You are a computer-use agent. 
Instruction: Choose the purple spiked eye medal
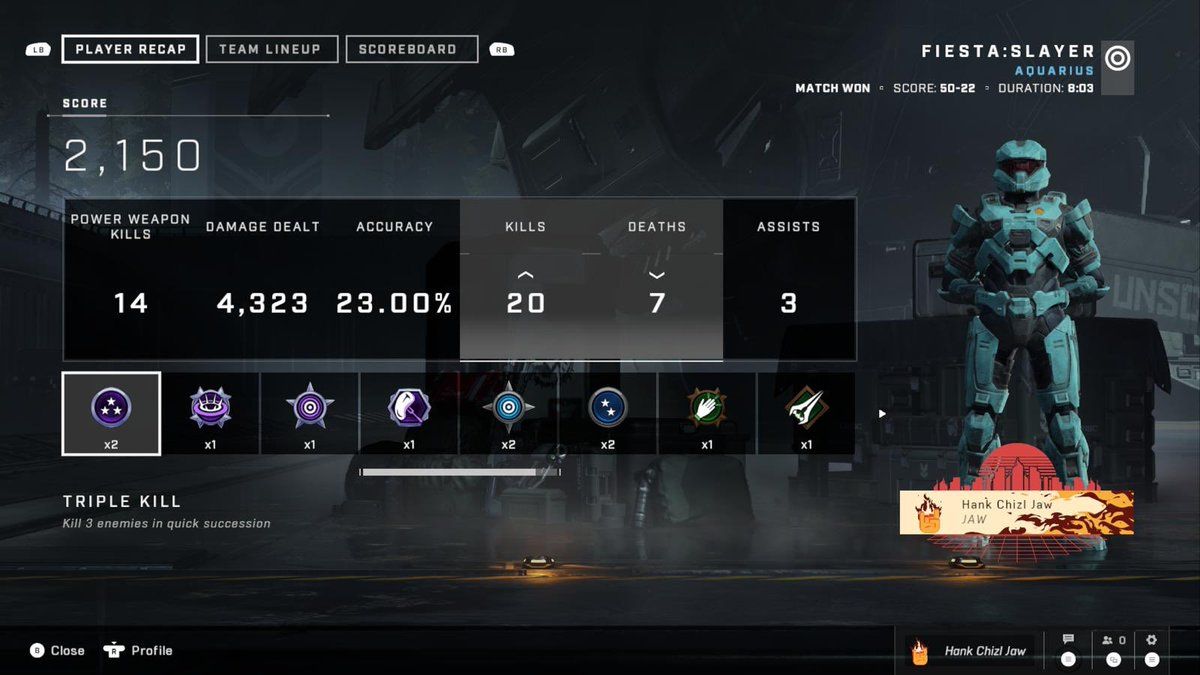pos(210,413)
